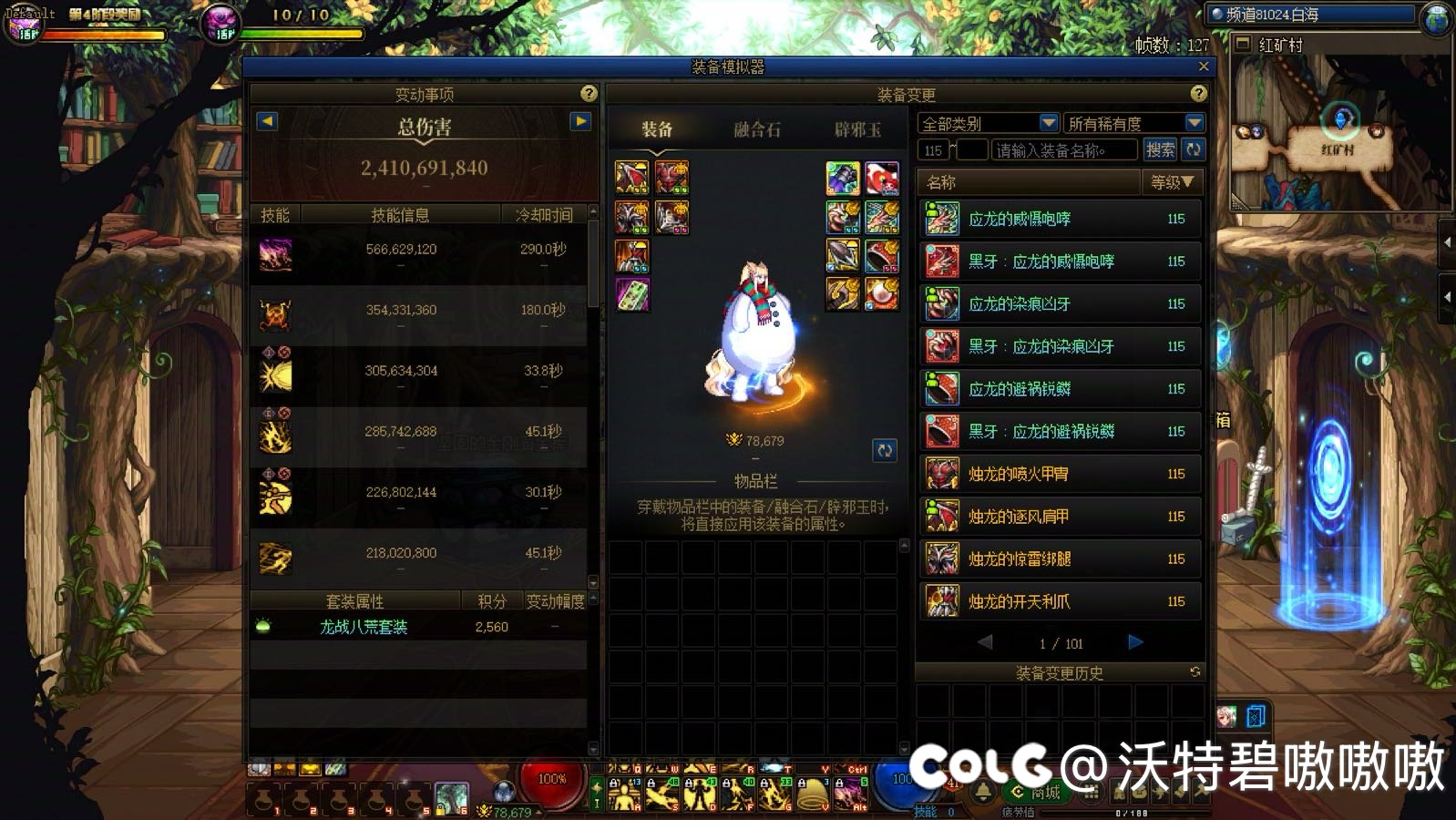Click the equipment icon for 烛龙的开天利爪
The width and height of the screenshot is (1456, 820).
pyautogui.click(x=941, y=601)
